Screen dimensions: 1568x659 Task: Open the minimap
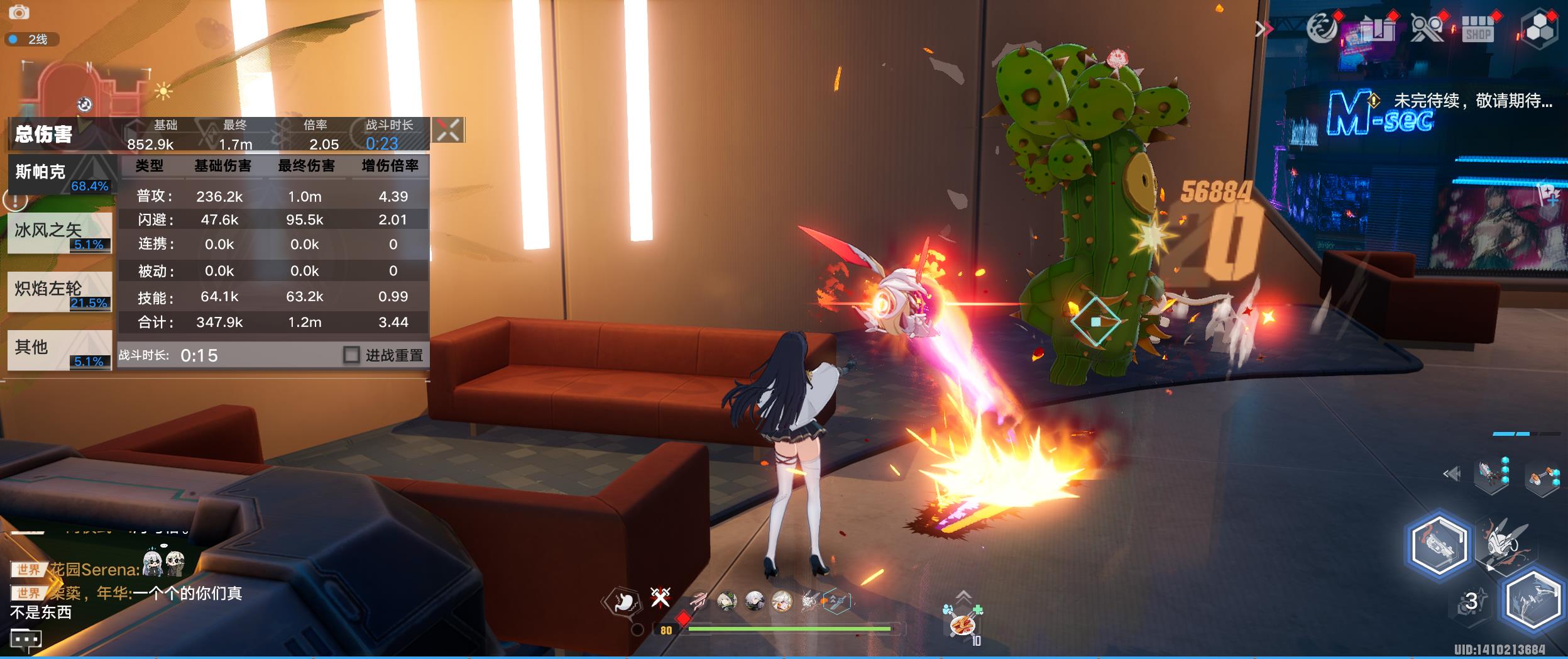(x=85, y=88)
